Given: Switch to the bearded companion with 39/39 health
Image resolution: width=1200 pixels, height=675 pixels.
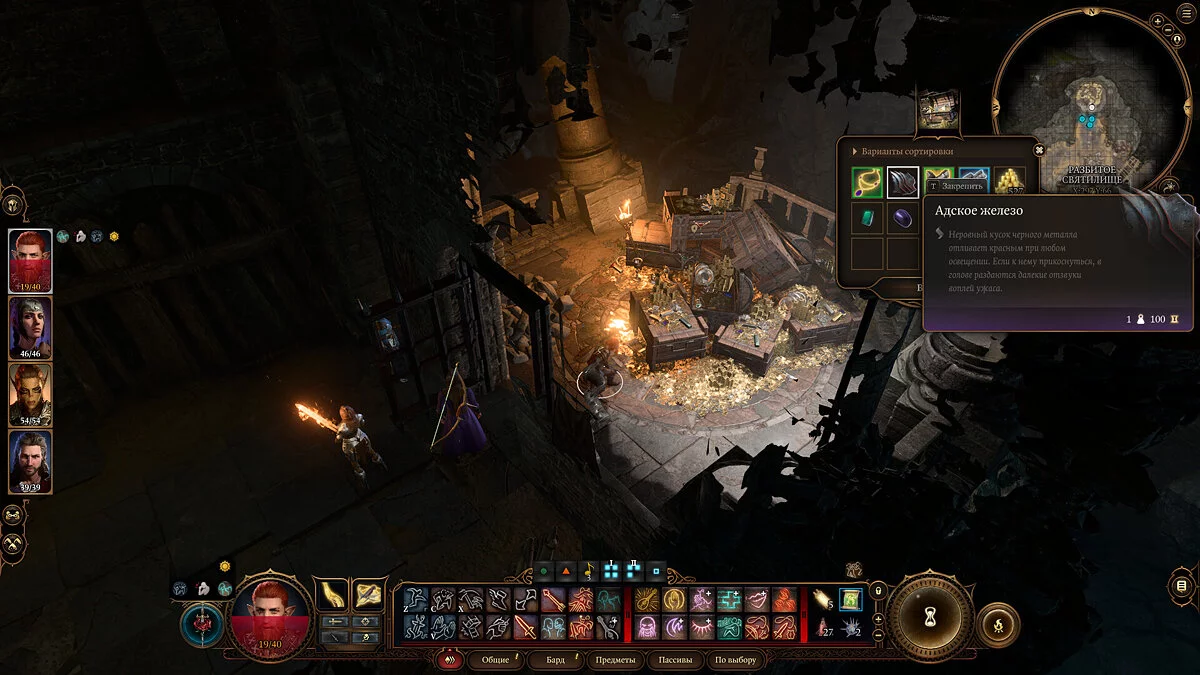Looking at the screenshot, I should tap(30, 461).
